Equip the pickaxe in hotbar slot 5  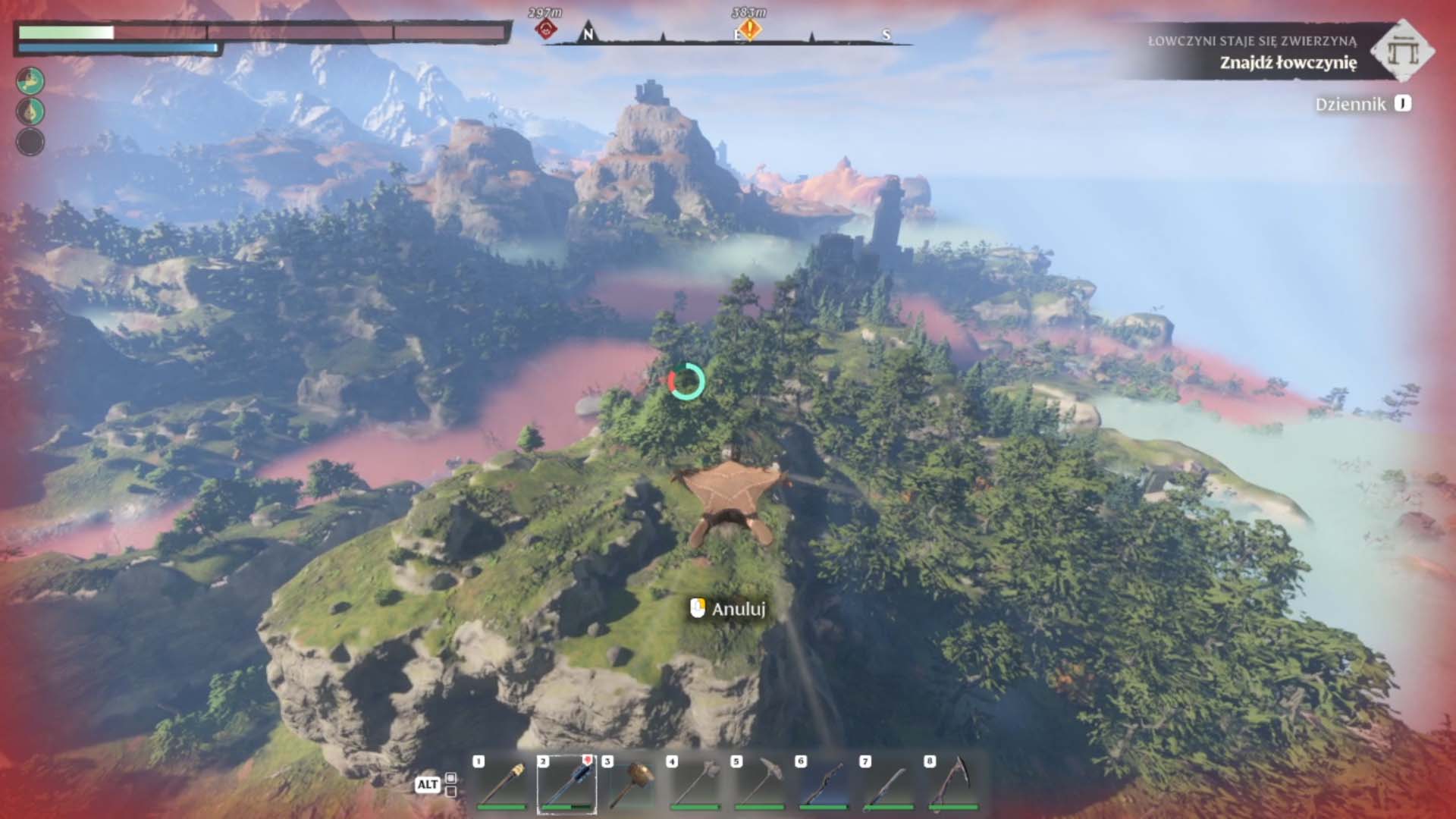pos(760,784)
